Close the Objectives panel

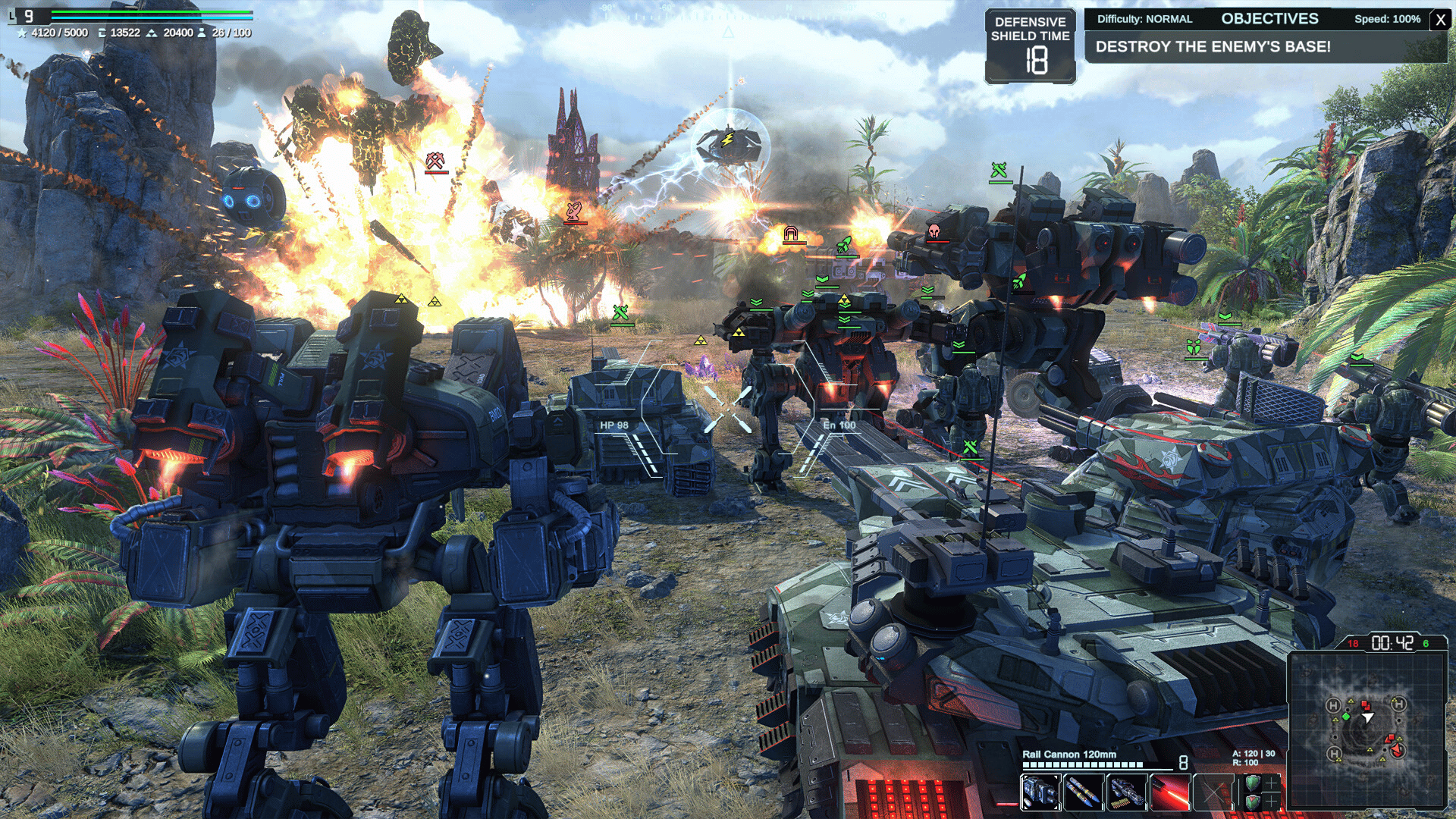click(x=1440, y=20)
